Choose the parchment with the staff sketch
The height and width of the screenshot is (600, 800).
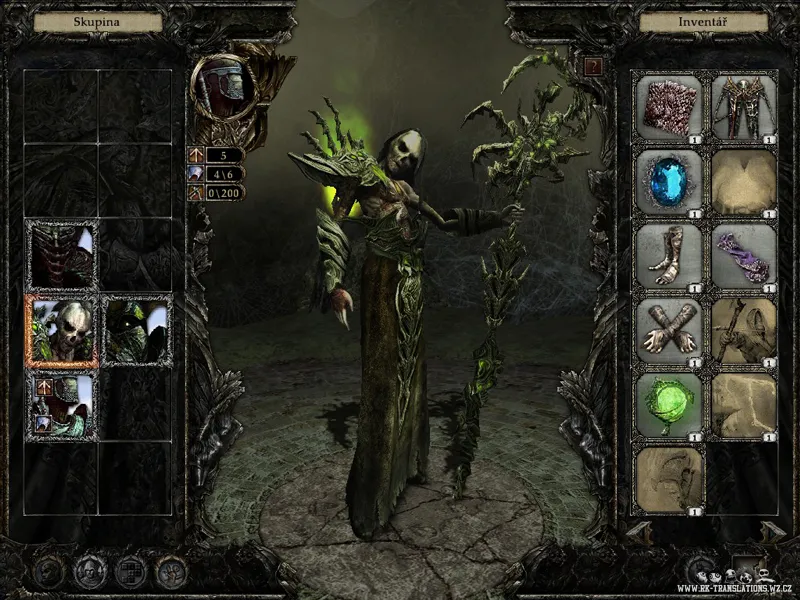[x=744, y=331]
